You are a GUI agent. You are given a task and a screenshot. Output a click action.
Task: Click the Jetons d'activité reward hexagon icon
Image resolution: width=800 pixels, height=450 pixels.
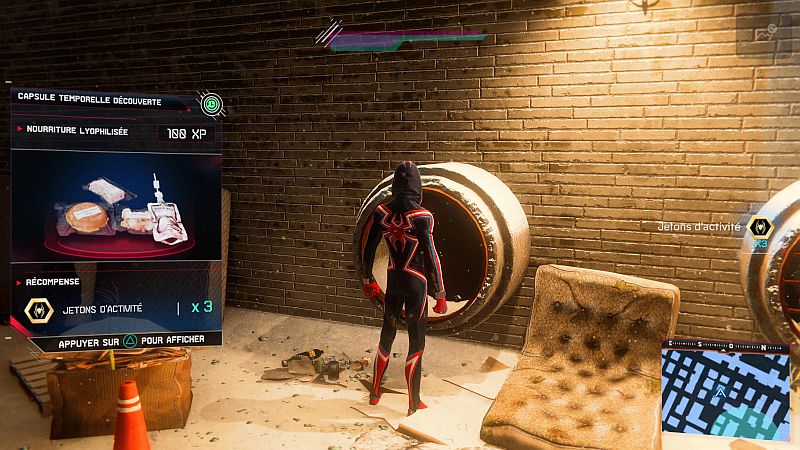coord(39,309)
